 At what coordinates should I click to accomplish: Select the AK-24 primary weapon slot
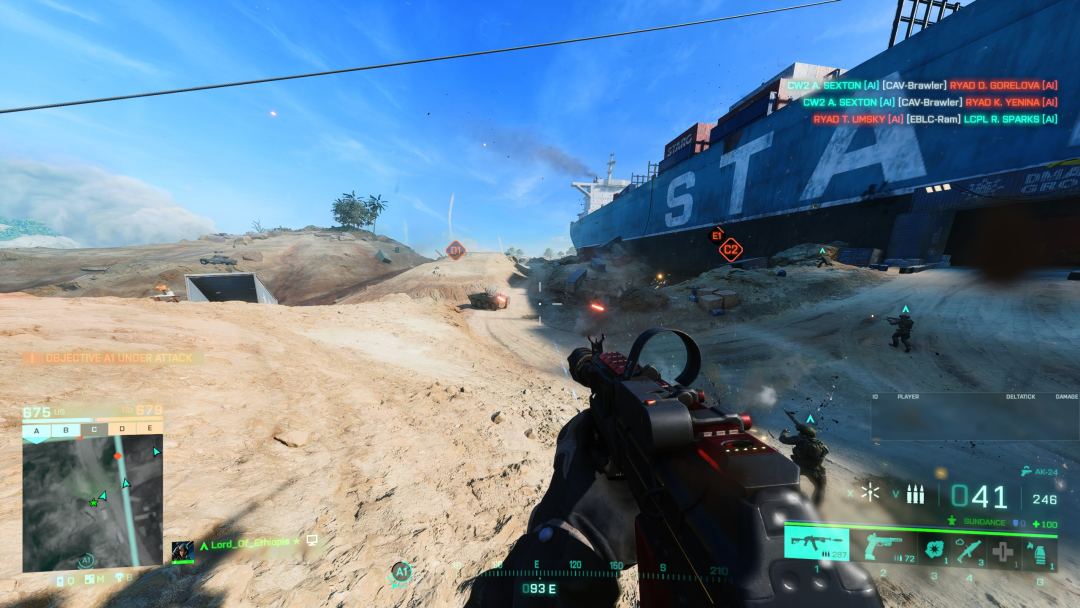tap(816, 546)
